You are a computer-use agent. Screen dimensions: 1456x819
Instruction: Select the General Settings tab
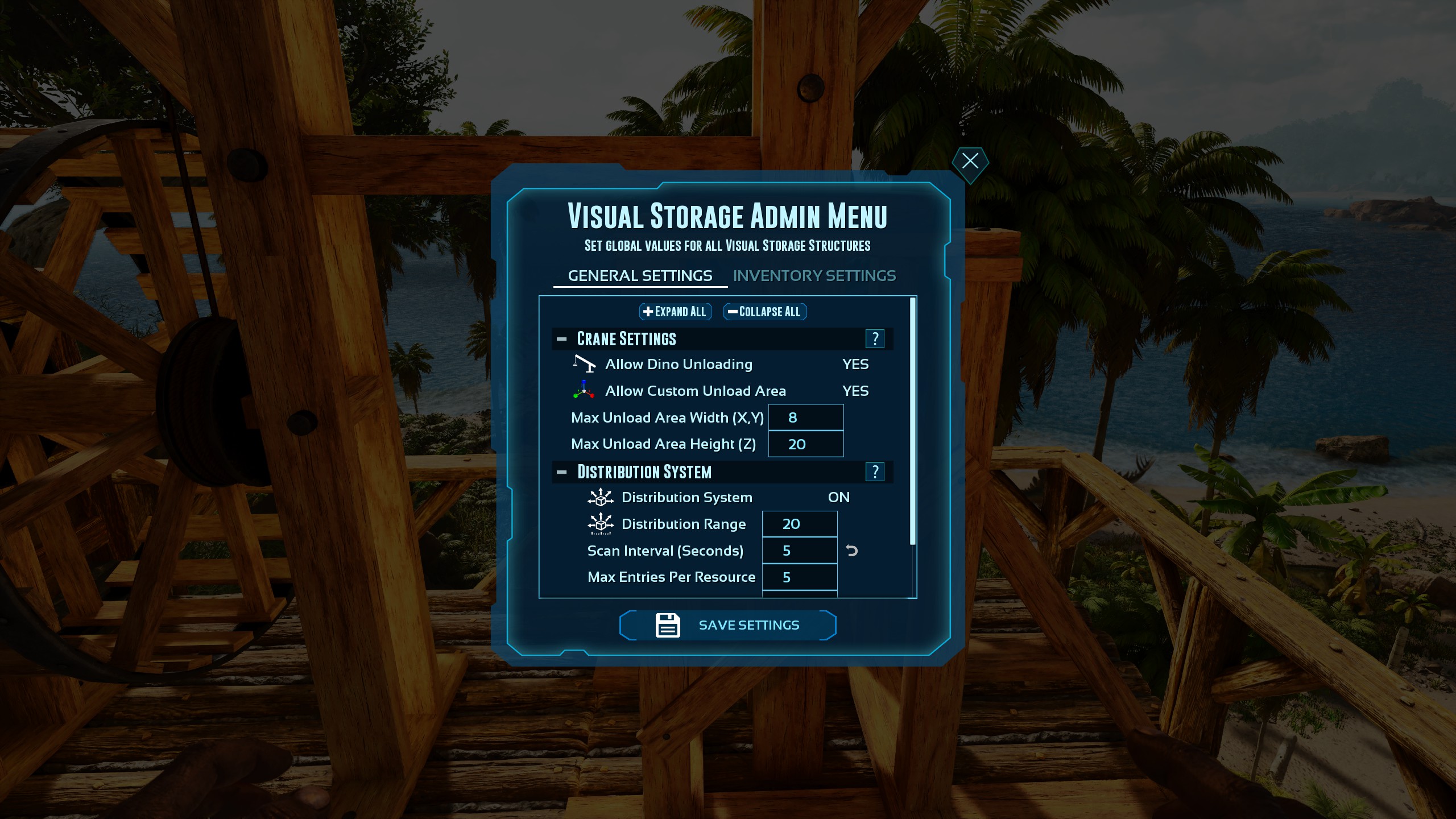click(x=639, y=275)
